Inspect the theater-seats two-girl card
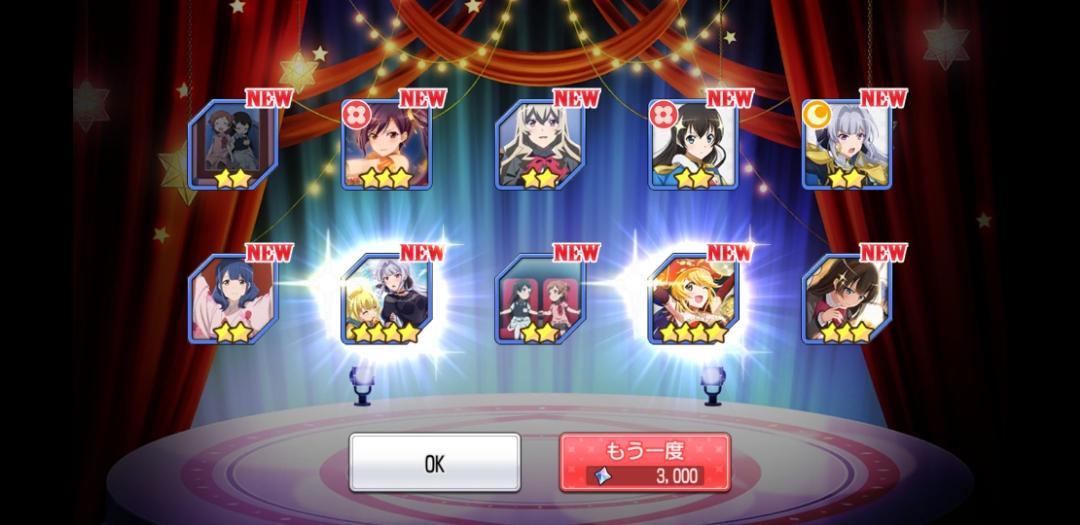Screen dimensions: 1080x525 (540, 300)
